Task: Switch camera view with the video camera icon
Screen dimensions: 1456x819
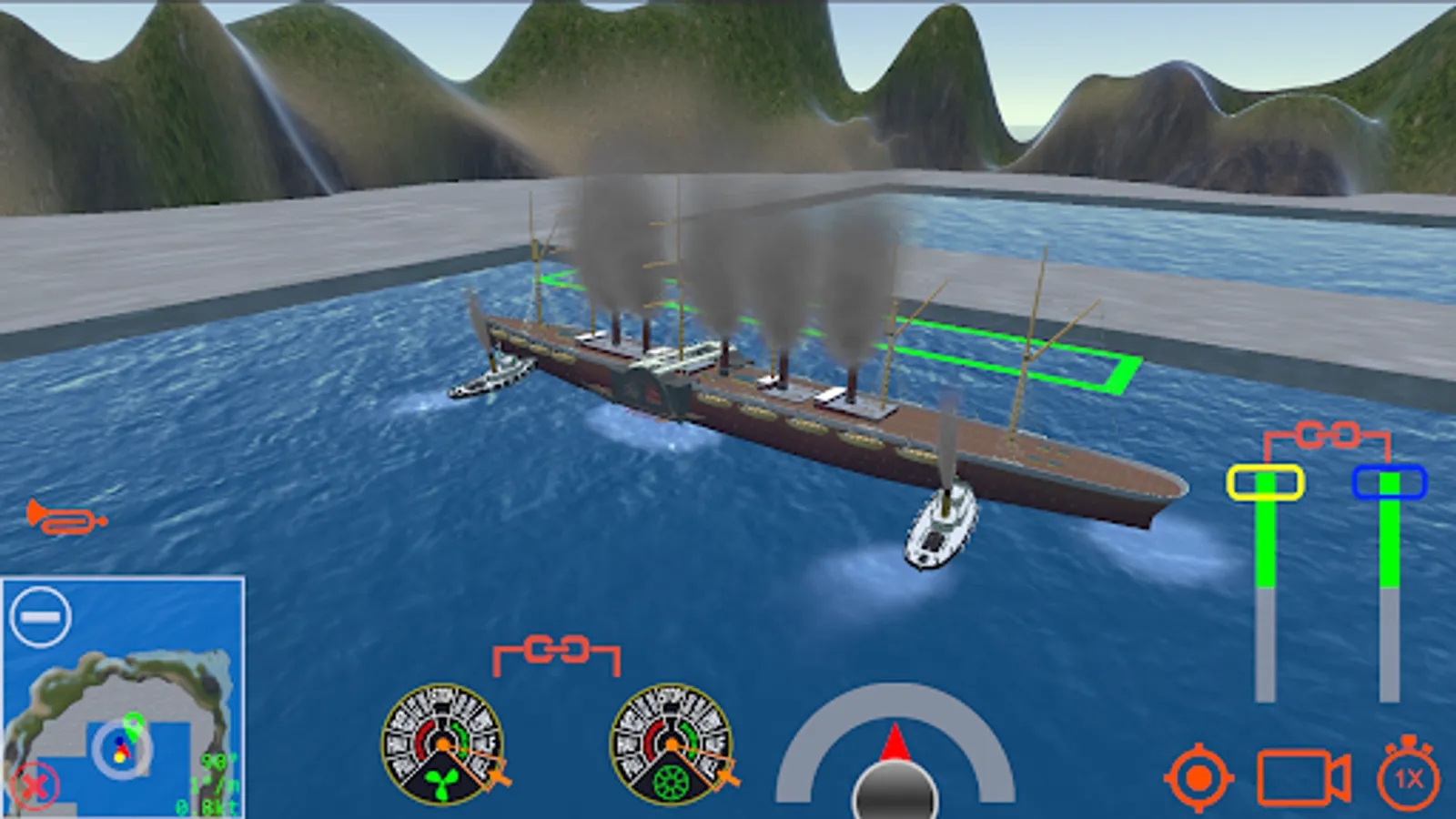Action: click(1301, 778)
